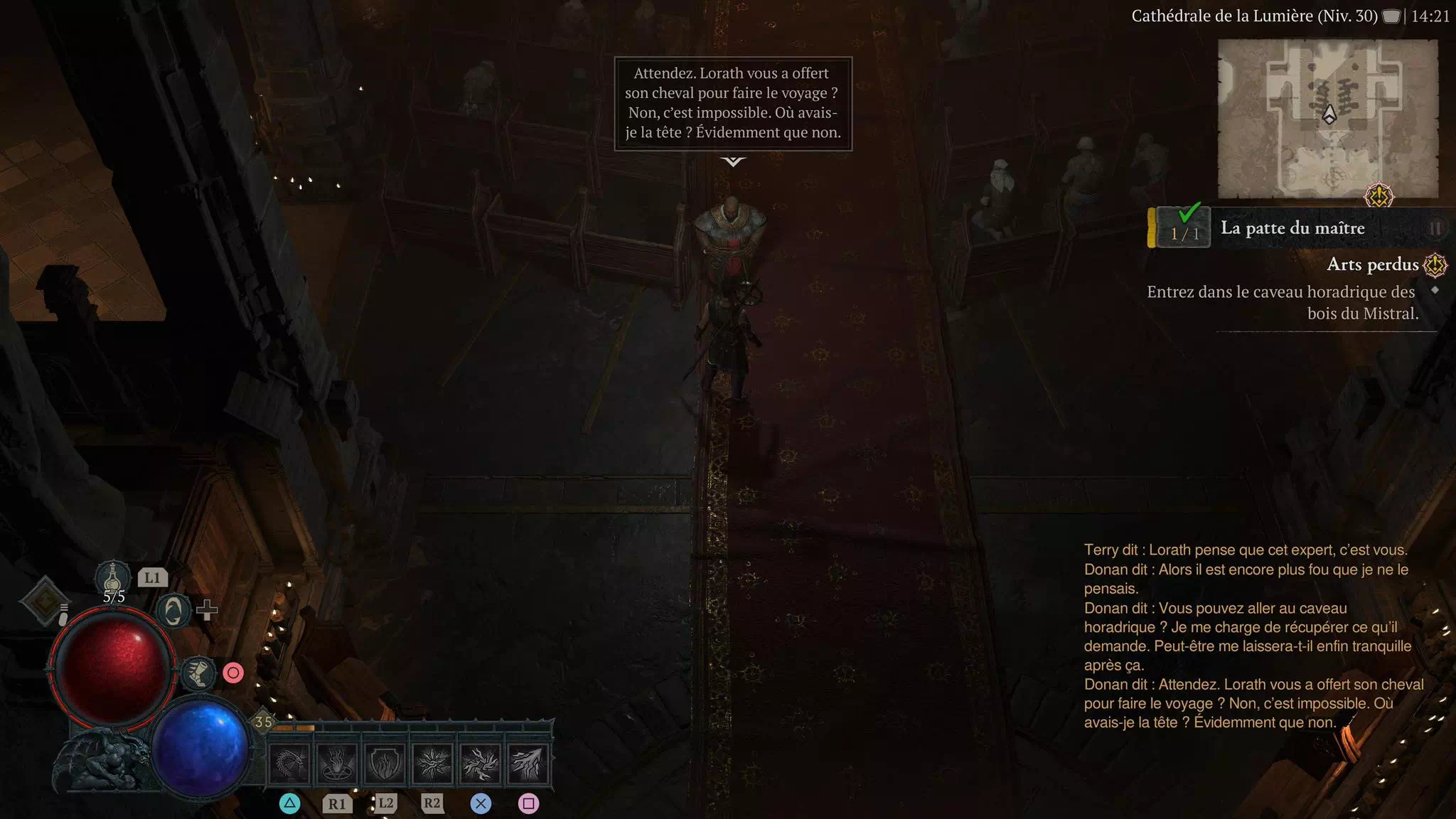Click the chat log with Donan's lines
The image size is (1456, 819).
pos(1251,636)
